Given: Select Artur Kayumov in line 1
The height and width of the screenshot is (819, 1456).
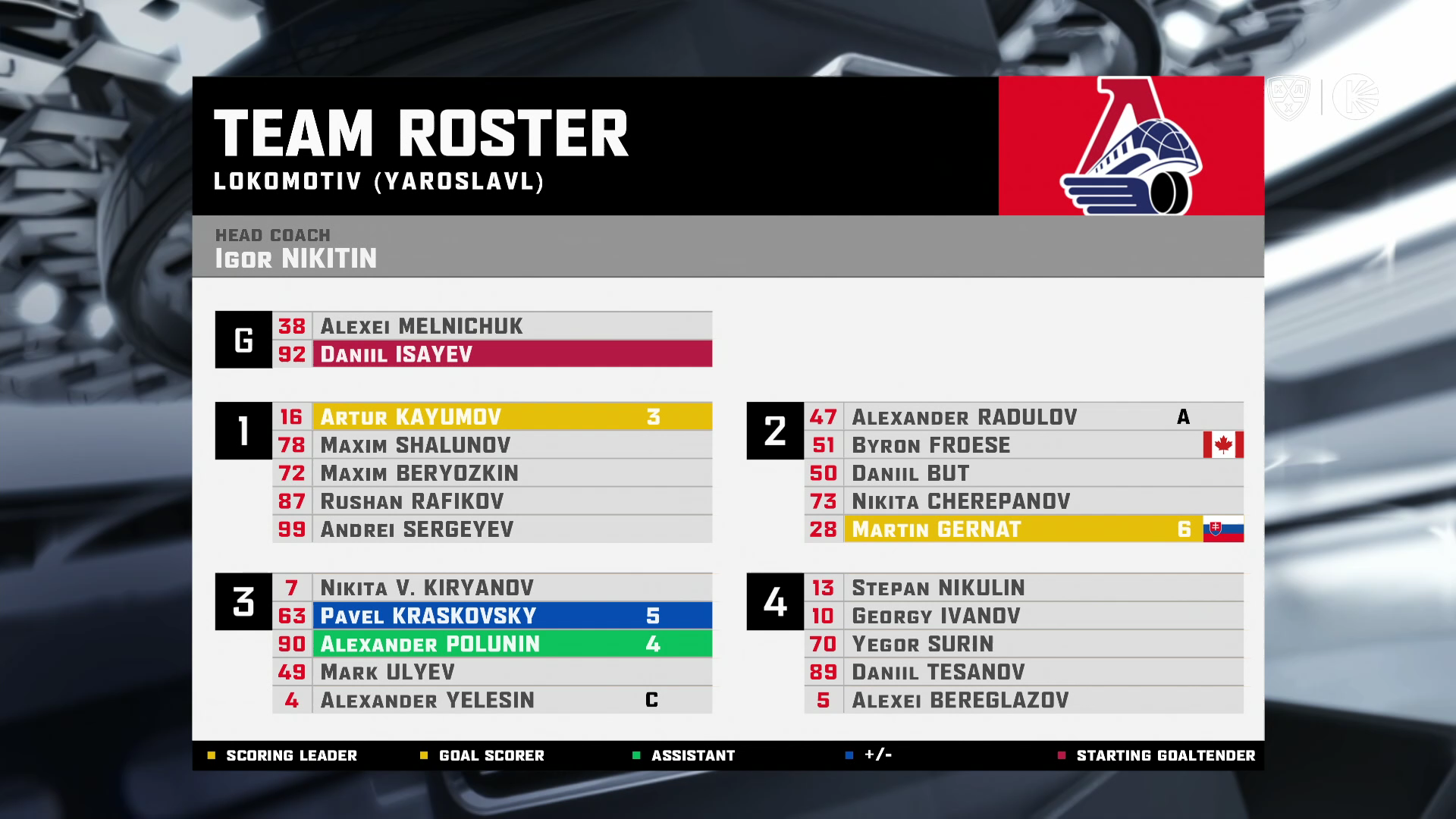Looking at the screenshot, I should pos(493,417).
